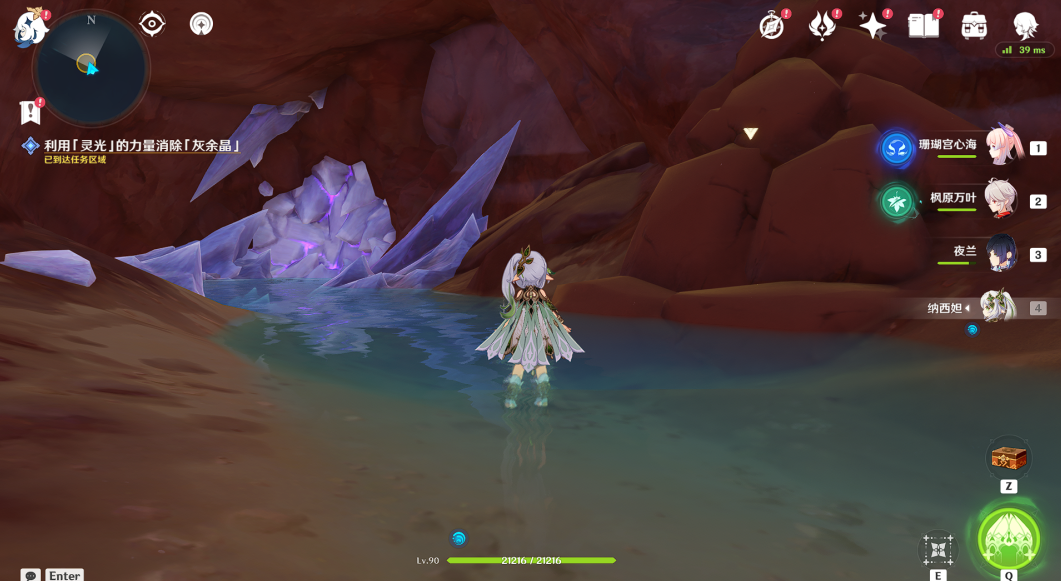Open the circular minimap
1061x581 pixels.
[90, 67]
